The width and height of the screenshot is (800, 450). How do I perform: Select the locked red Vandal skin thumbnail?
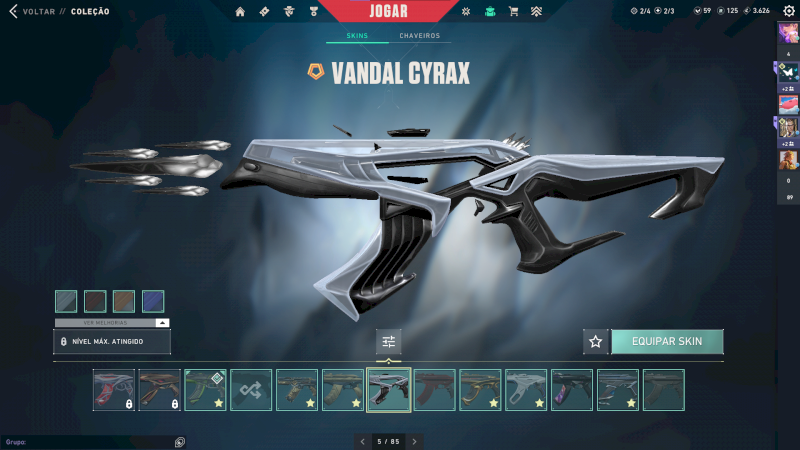tap(114, 390)
